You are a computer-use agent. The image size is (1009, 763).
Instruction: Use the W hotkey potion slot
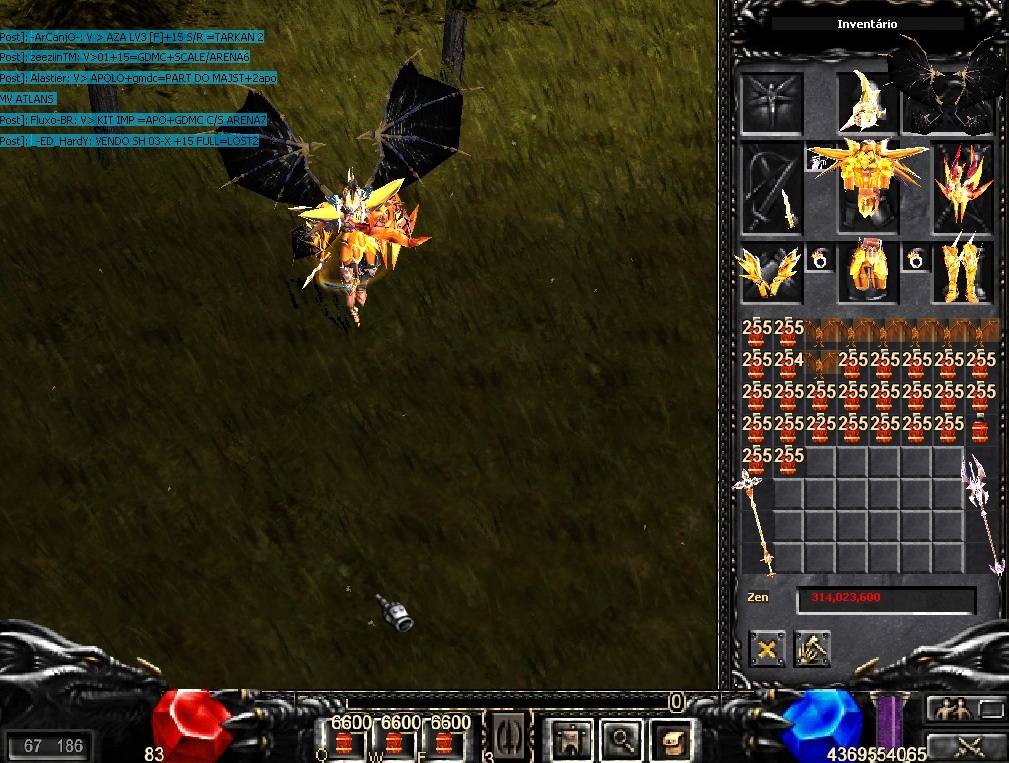(x=395, y=742)
